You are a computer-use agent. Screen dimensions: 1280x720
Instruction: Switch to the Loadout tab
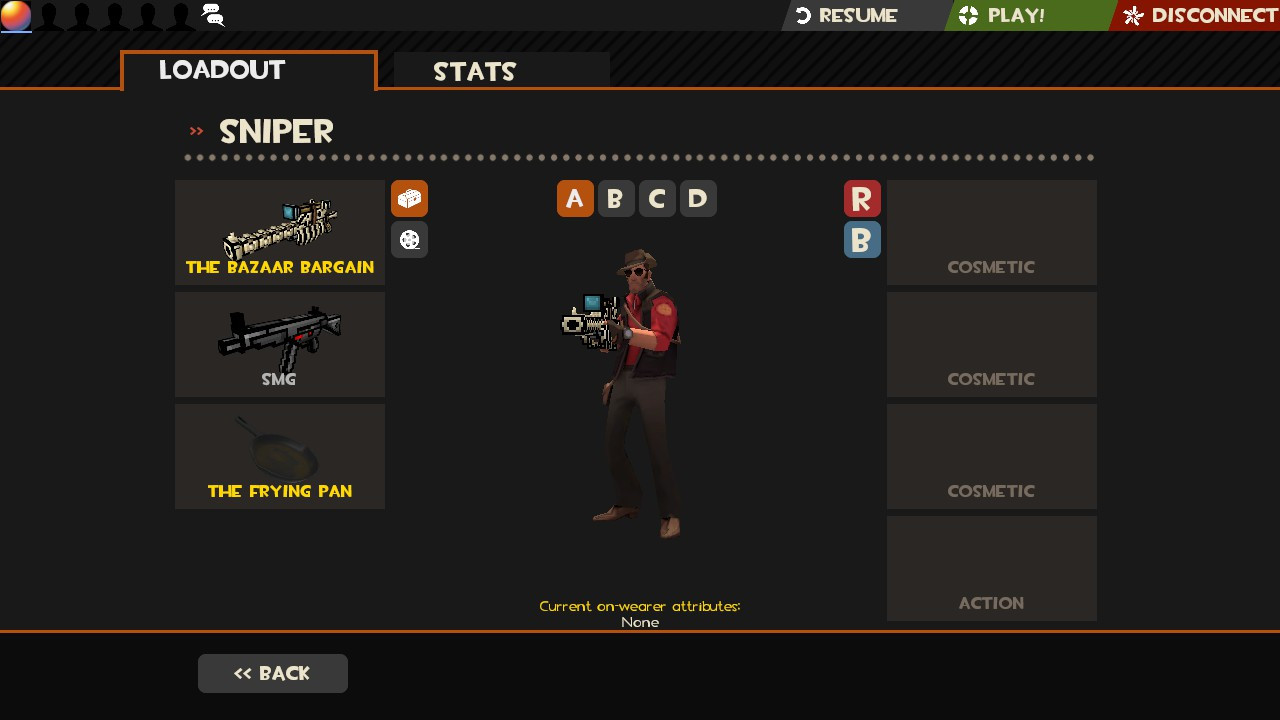pos(221,69)
